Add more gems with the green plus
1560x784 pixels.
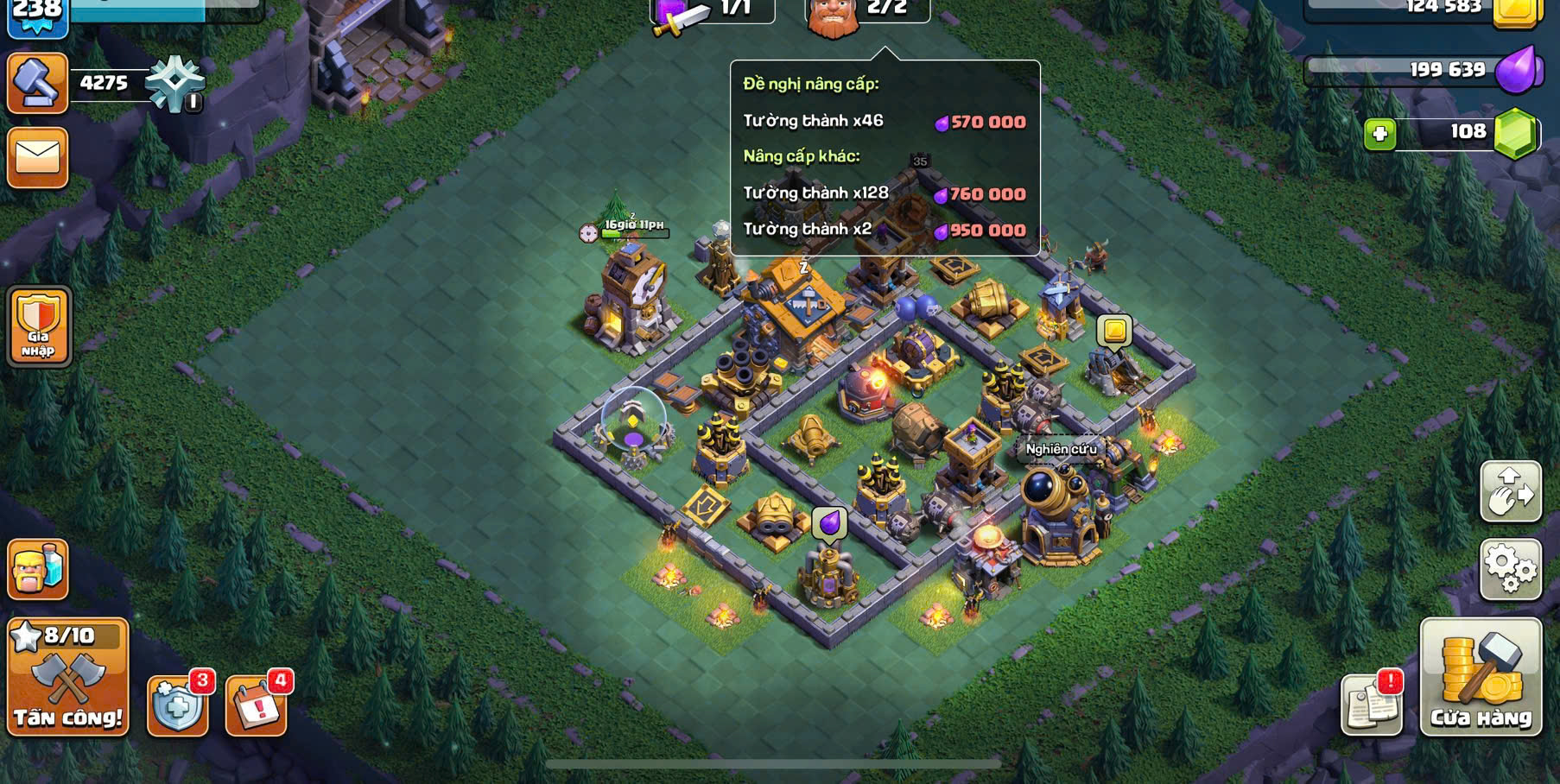[x=1379, y=135]
